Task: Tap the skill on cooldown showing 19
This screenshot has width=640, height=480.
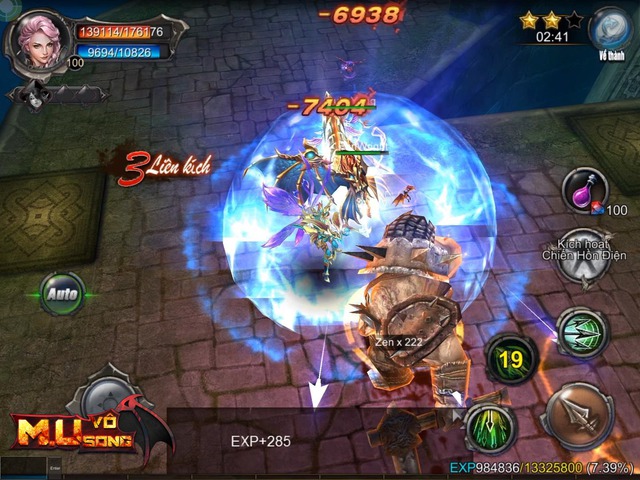Action: point(512,358)
